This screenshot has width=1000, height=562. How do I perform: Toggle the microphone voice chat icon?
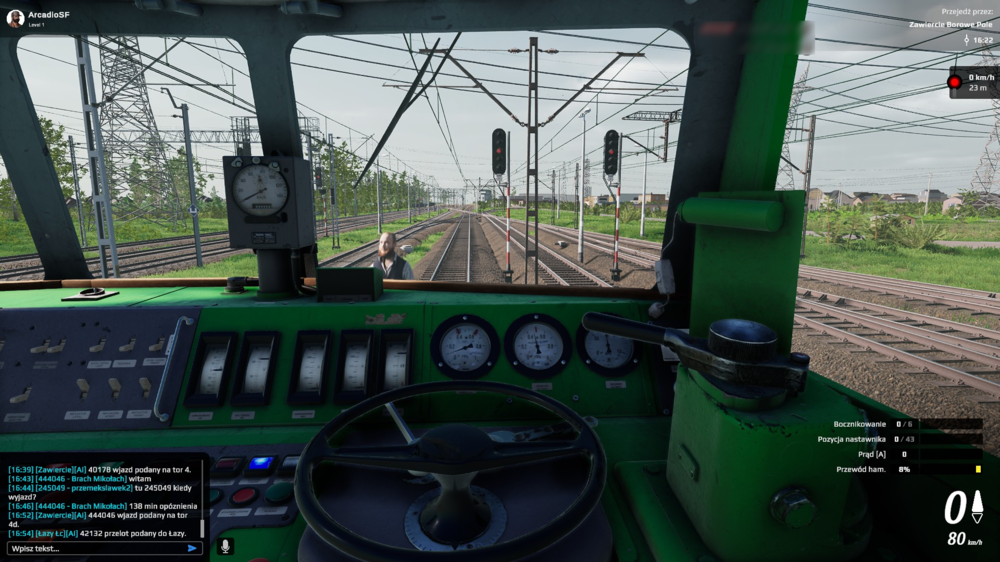click(x=225, y=546)
